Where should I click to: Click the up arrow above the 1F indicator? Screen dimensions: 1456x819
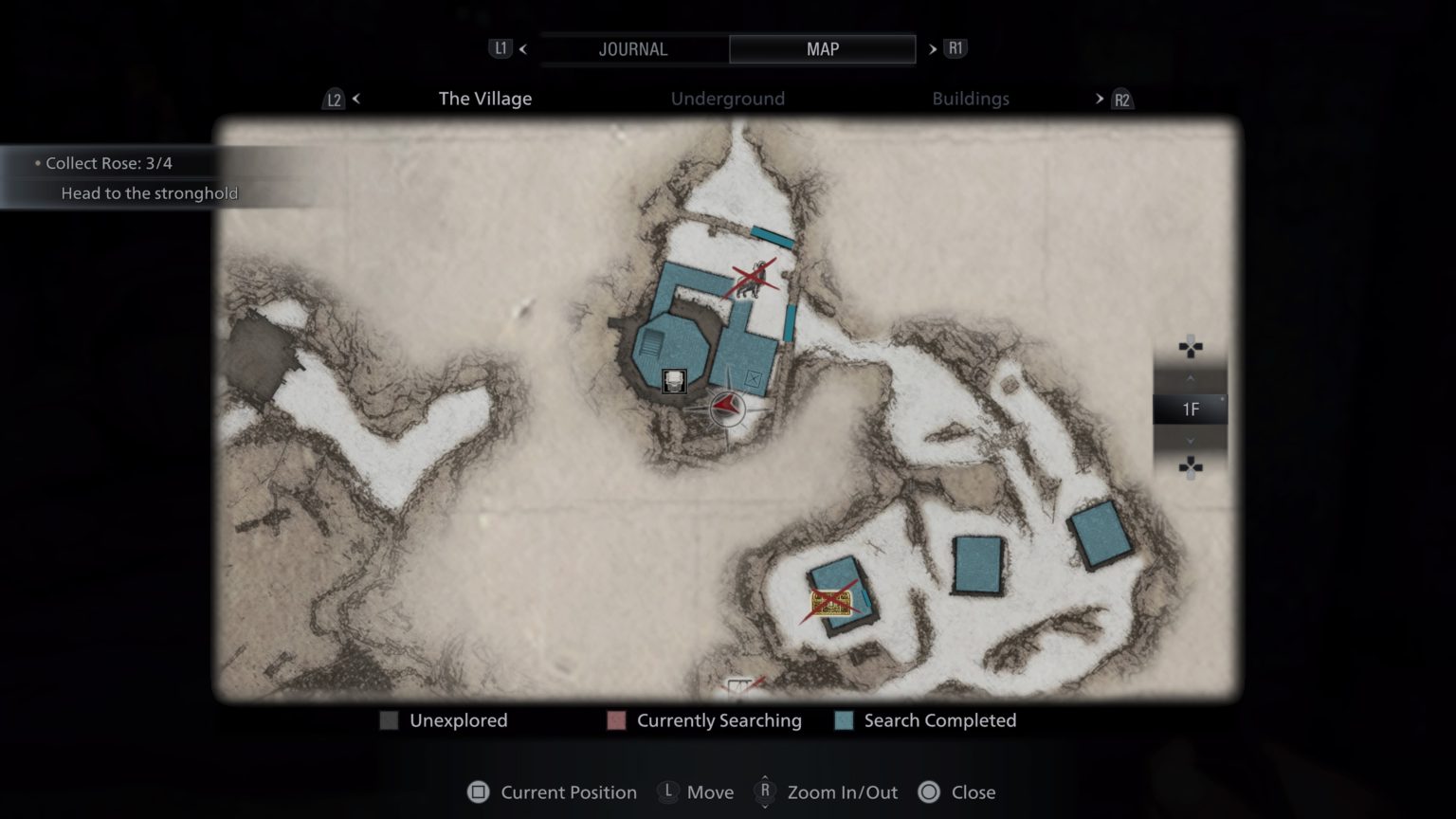tap(1191, 379)
